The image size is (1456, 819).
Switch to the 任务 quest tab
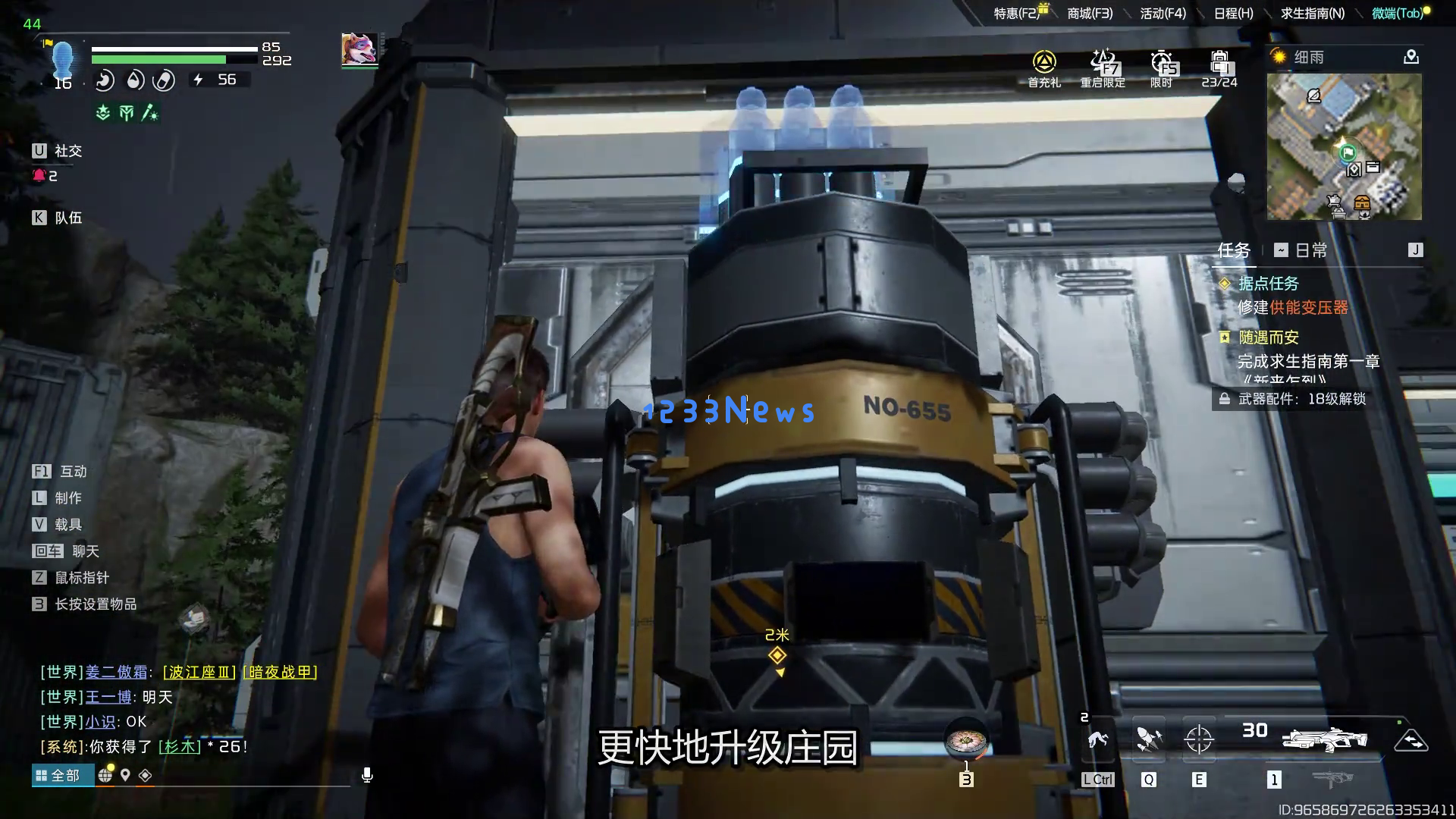pyautogui.click(x=1233, y=250)
